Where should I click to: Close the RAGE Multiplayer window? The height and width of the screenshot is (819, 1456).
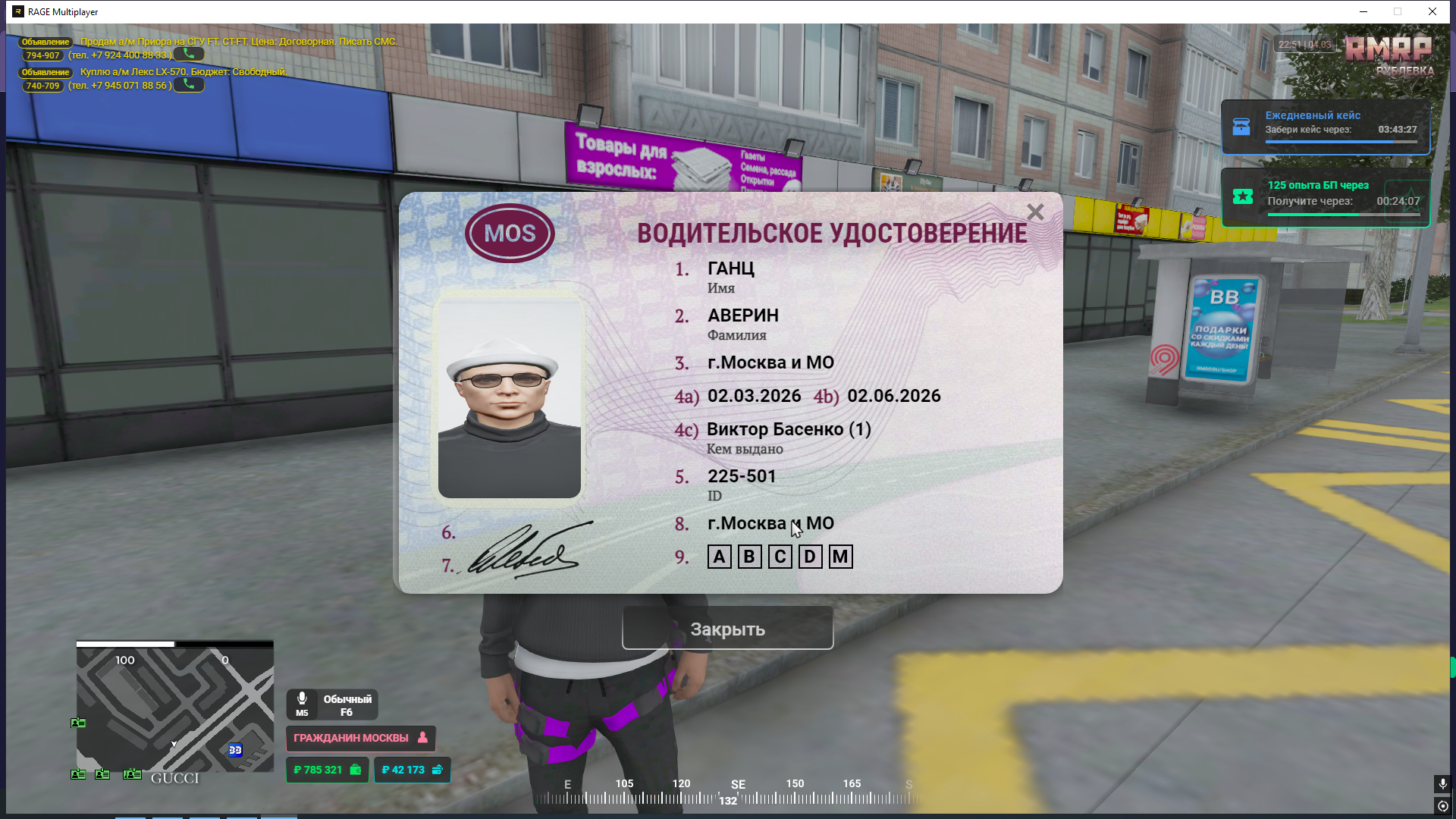[x=1432, y=11]
